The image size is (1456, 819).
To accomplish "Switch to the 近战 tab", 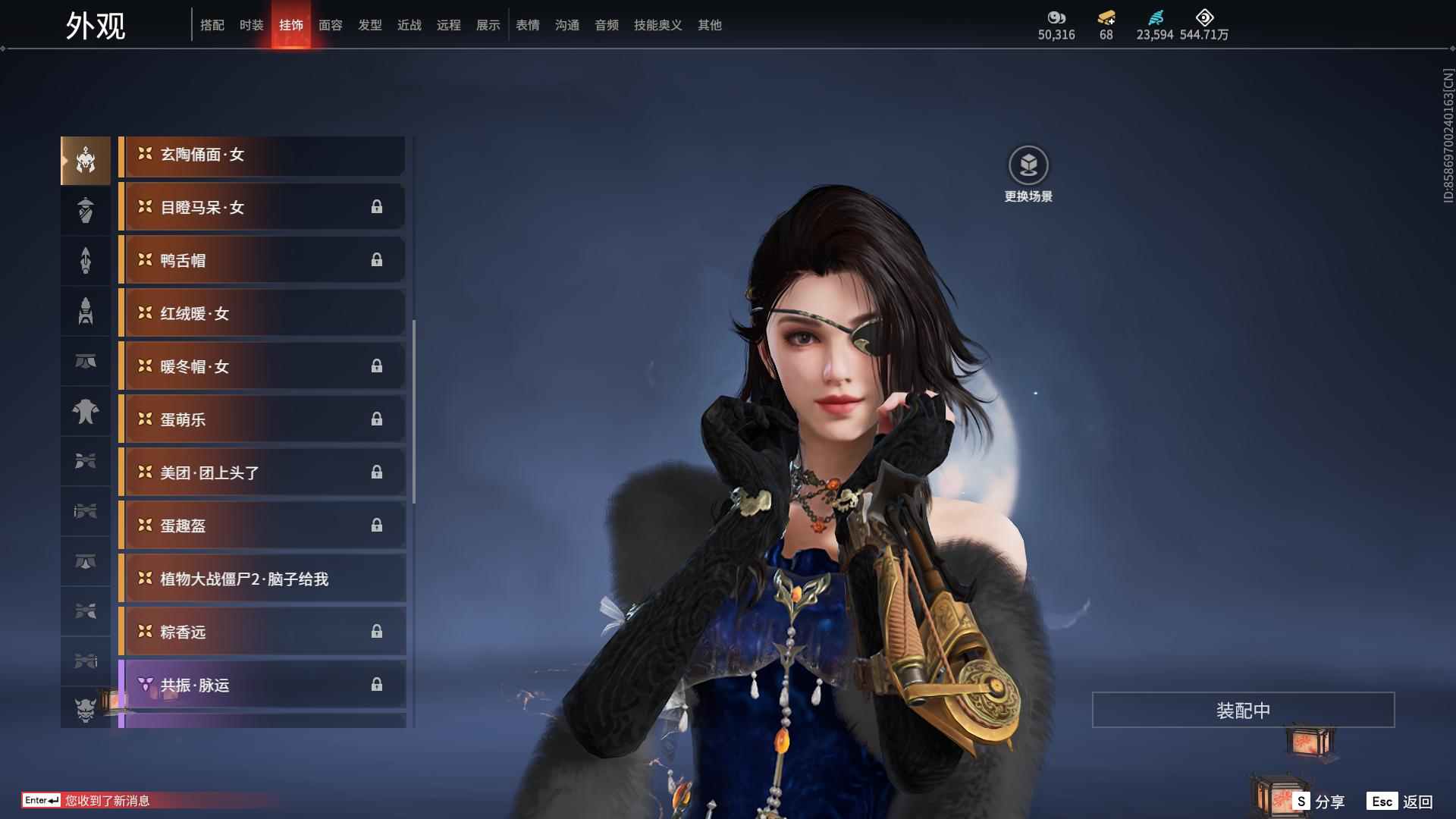I will [x=409, y=25].
